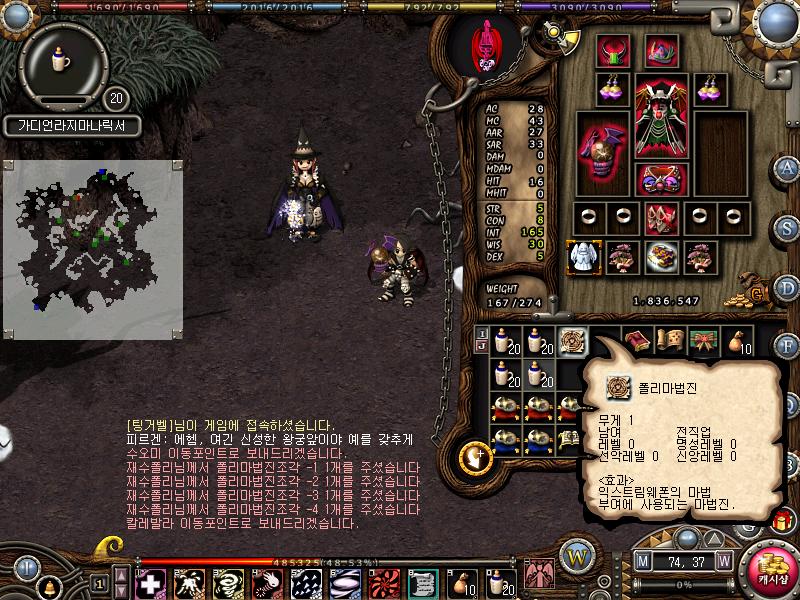Click the brown pouch with count 10
Image resolution: width=800 pixels, height=600 pixels.
tap(737, 342)
